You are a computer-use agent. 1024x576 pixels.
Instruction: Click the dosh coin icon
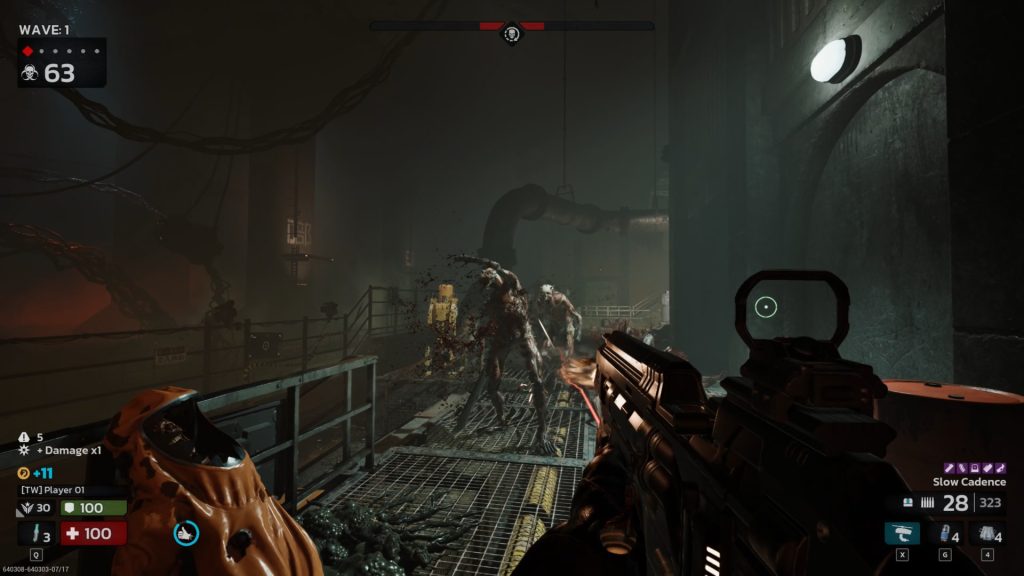tap(24, 472)
